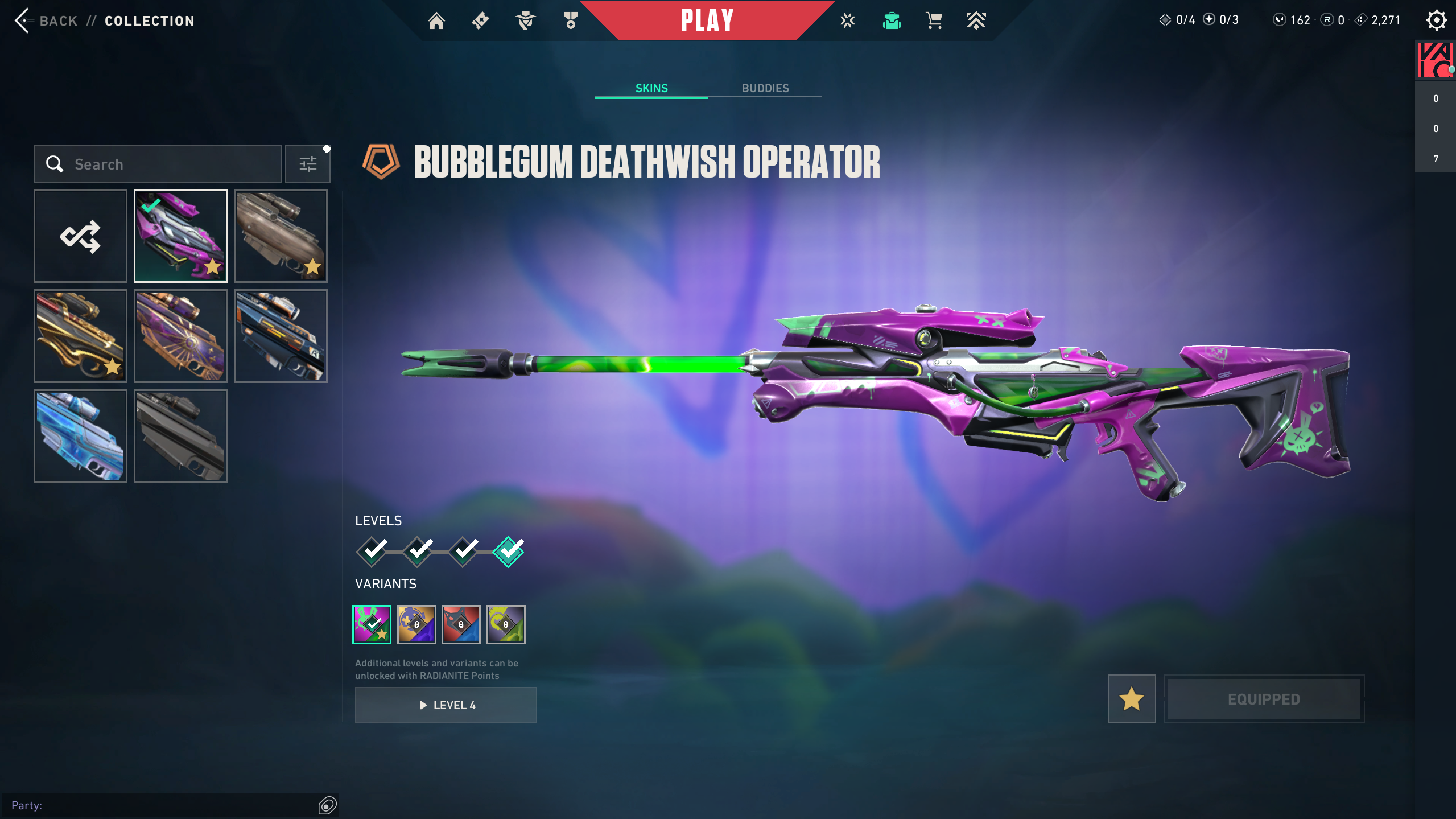Open the party voice icon
The height and width of the screenshot is (819, 1456).
[x=328, y=805]
